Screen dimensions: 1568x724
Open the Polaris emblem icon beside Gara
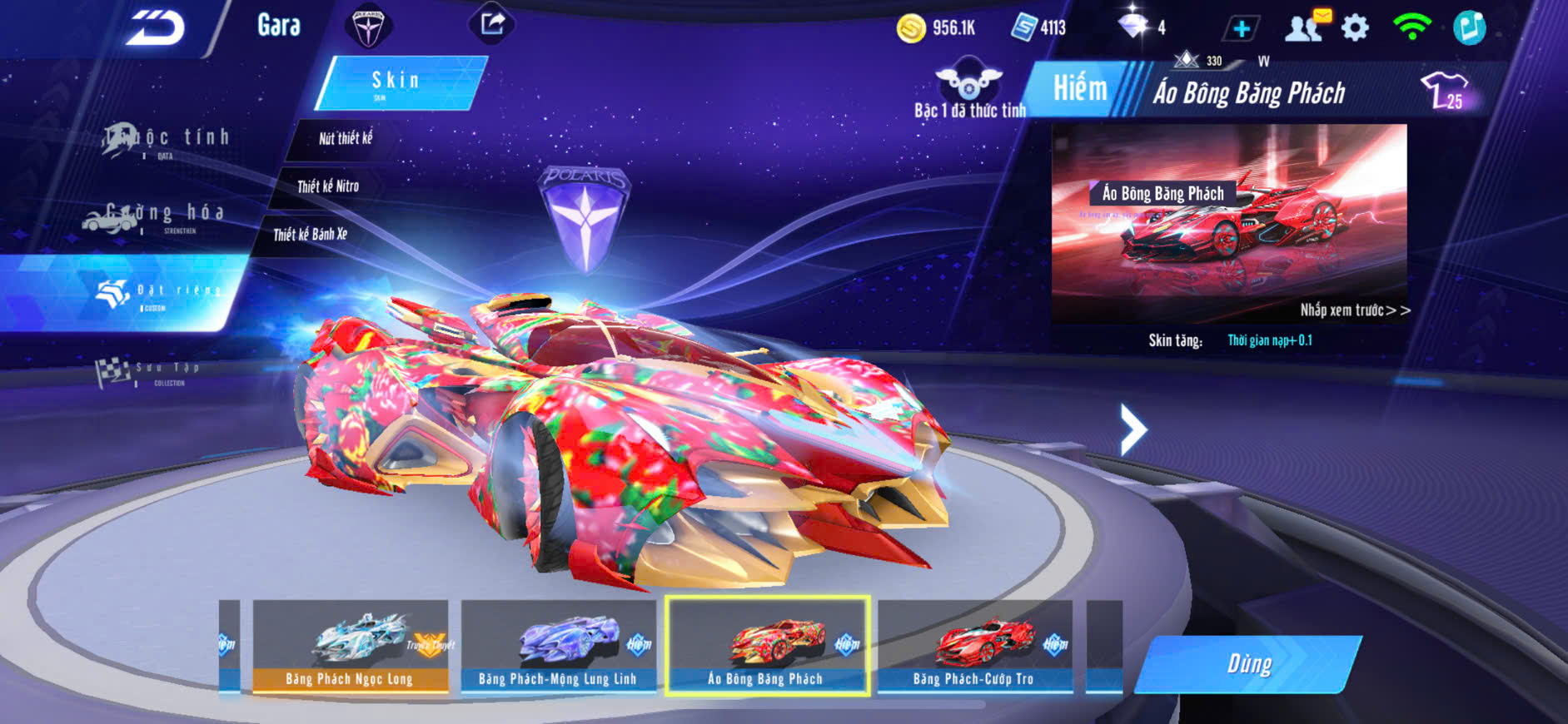(367, 26)
